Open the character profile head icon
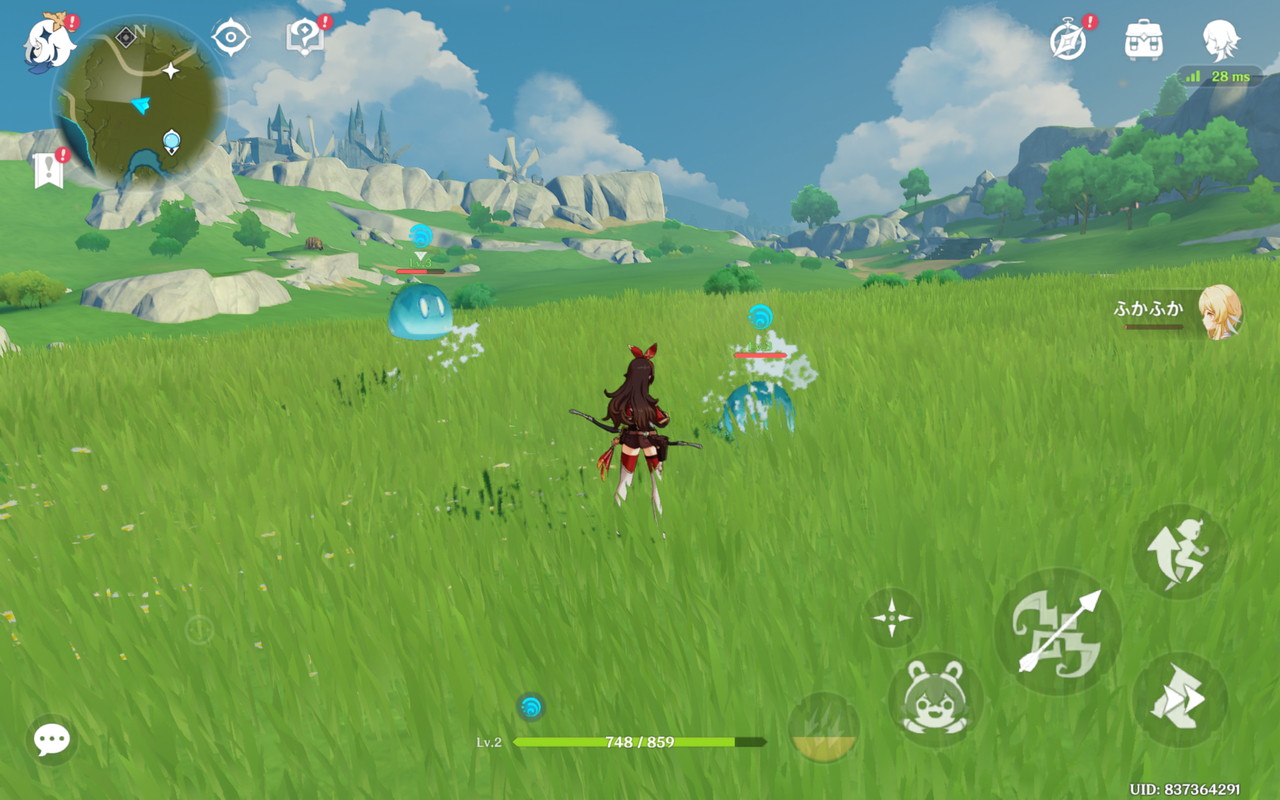Screen dimensions: 1280x800 [1221, 40]
